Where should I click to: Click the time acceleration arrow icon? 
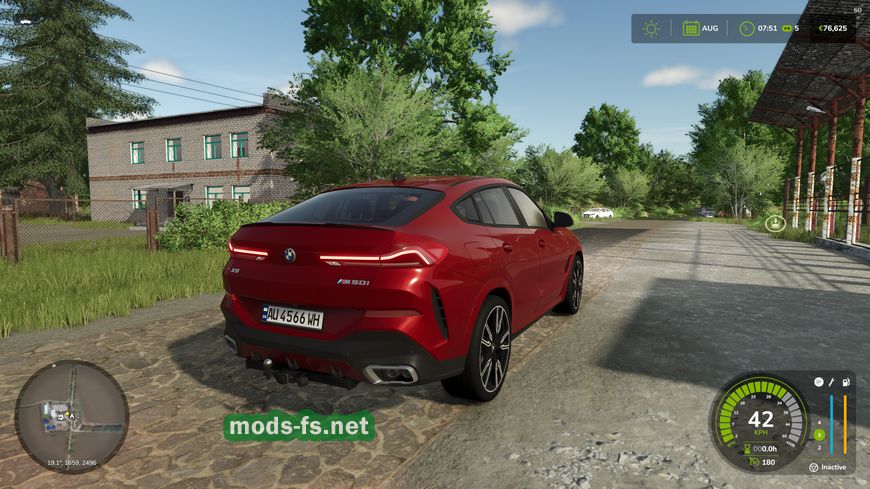[x=746, y=28]
